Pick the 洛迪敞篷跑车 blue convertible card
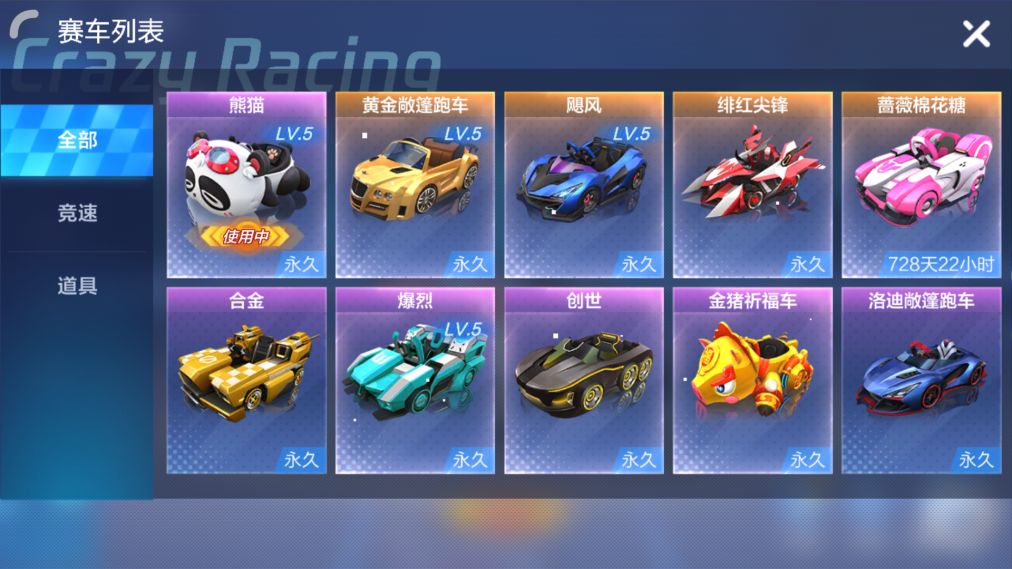This screenshot has width=1012, height=569. tap(921, 381)
